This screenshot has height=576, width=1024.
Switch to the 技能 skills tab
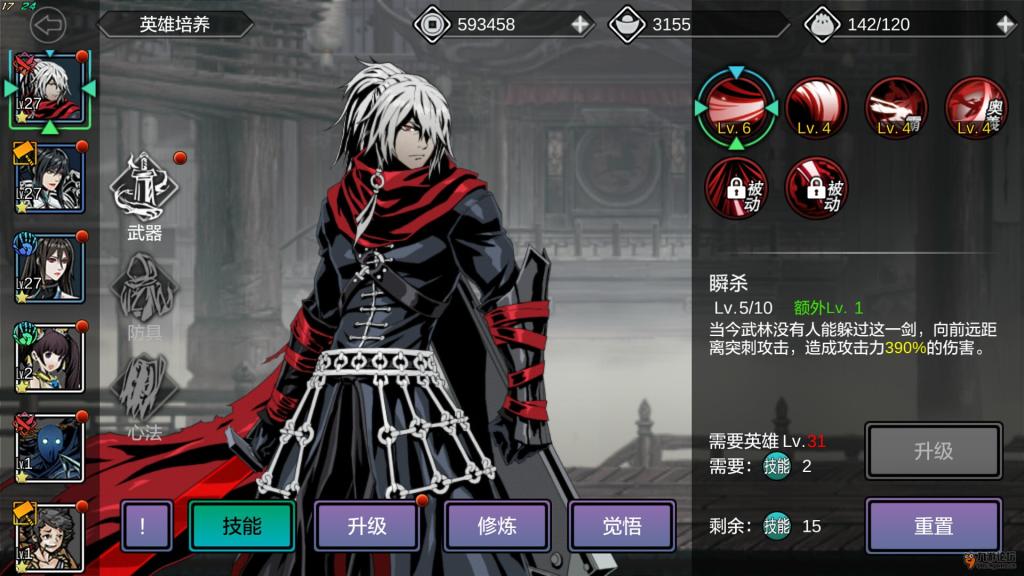coord(242,526)
